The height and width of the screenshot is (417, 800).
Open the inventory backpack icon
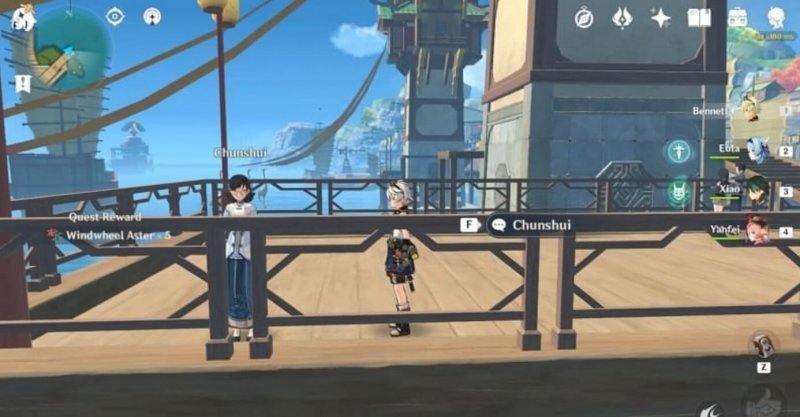(738, 17)
